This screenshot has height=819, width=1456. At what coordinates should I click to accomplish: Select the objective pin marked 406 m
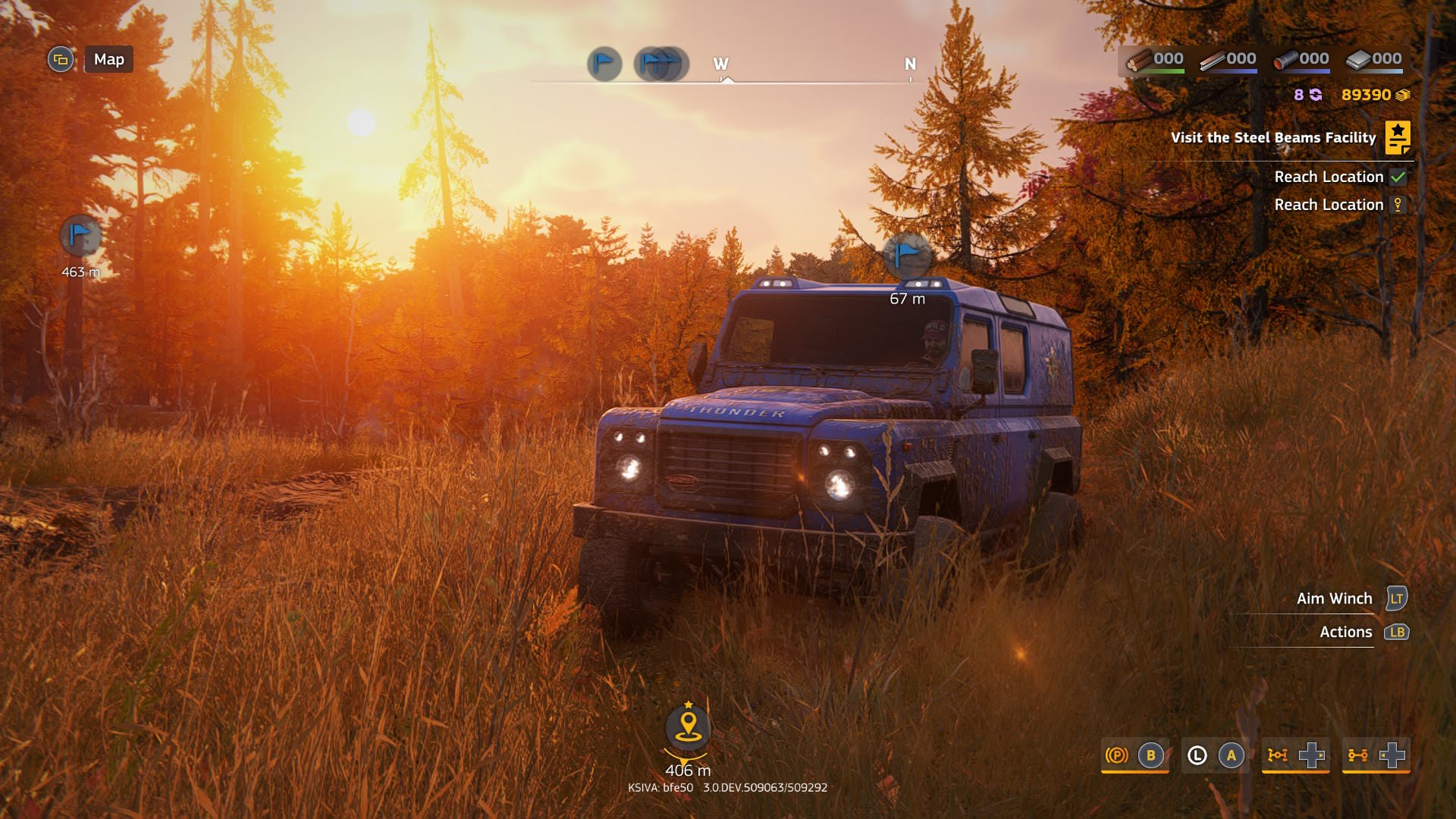click(688, 727)
